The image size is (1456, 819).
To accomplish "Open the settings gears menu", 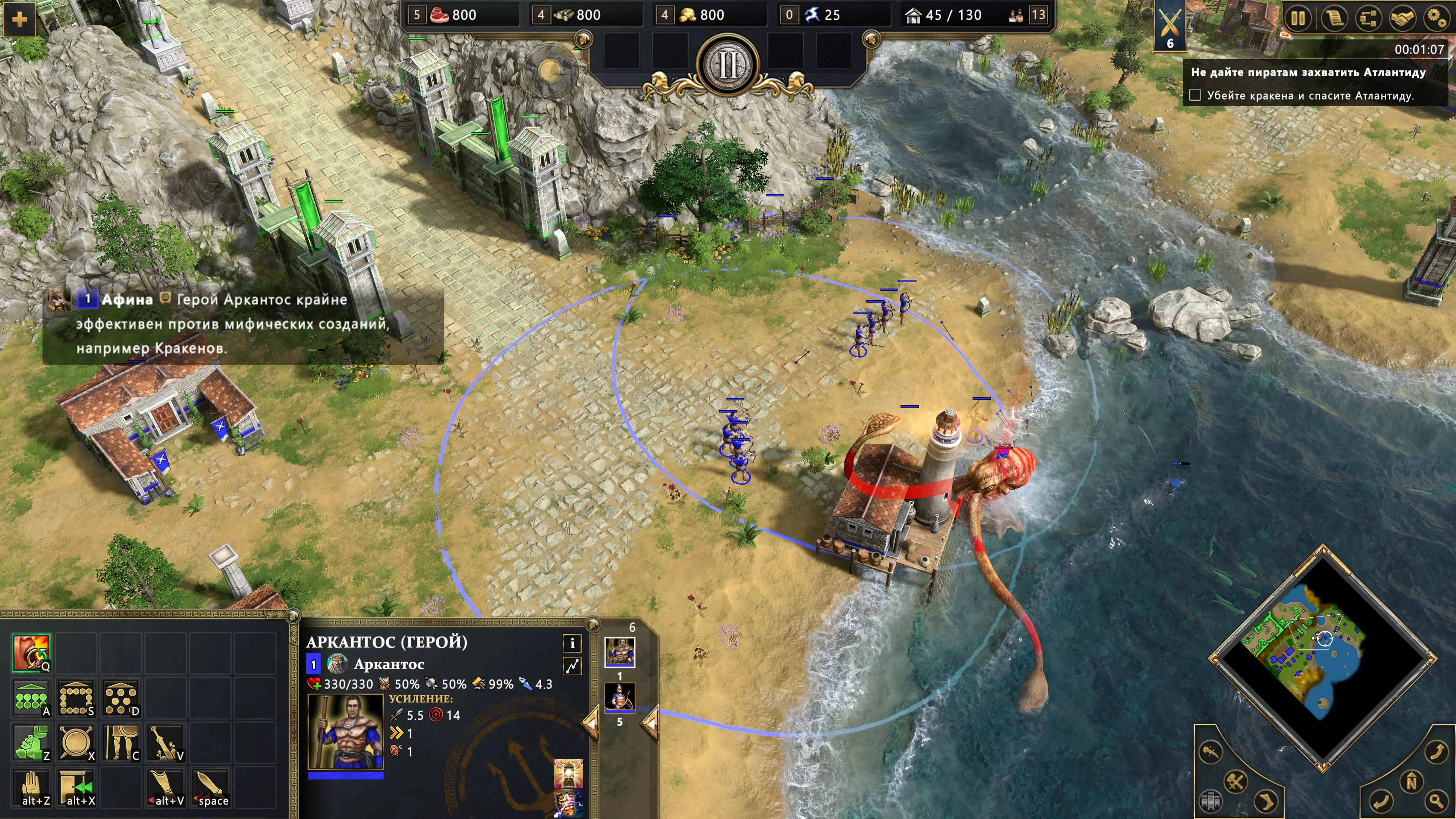I will tap(1436, 19).
